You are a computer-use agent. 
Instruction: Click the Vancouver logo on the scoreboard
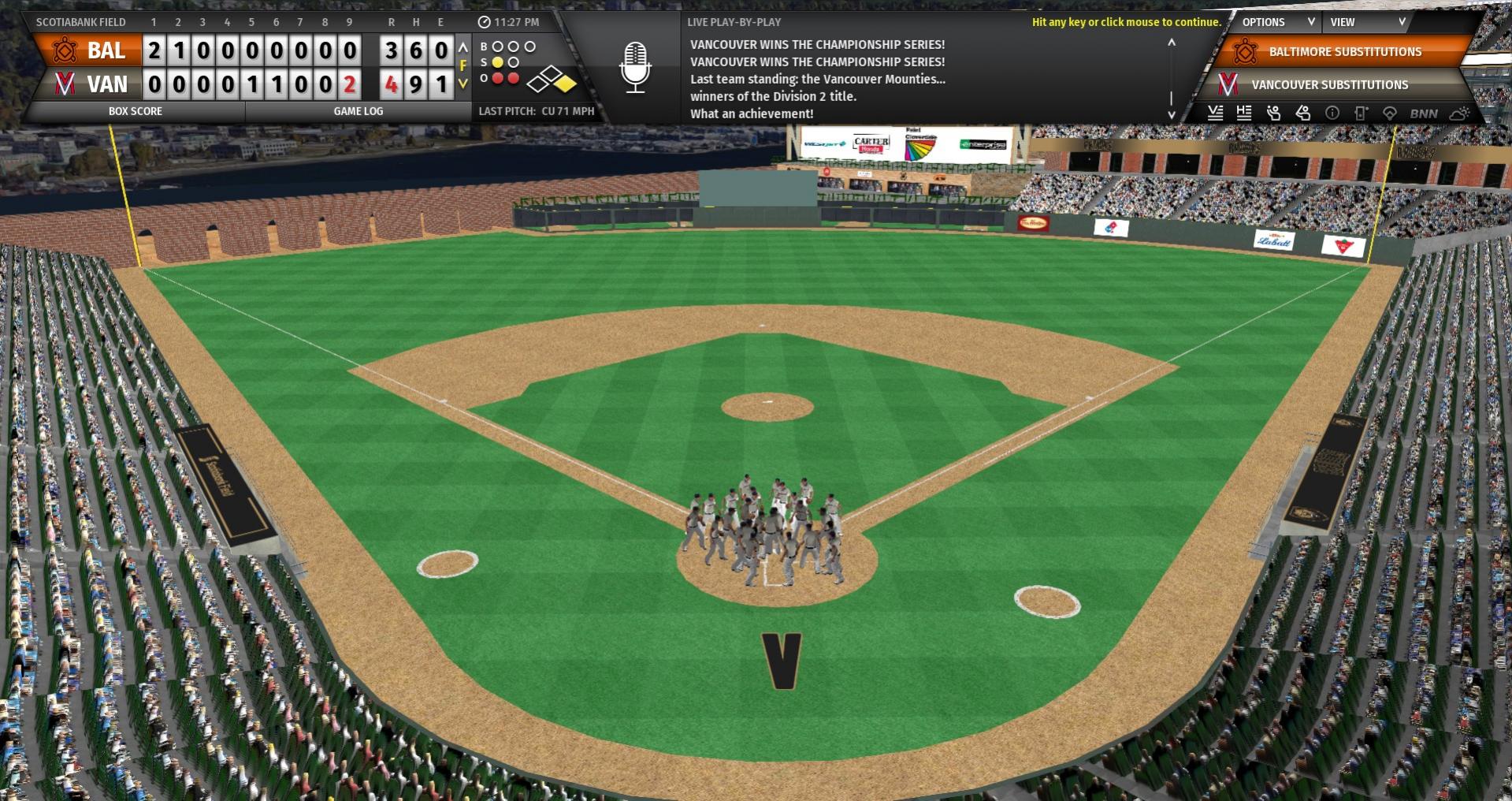click(65, 84)
